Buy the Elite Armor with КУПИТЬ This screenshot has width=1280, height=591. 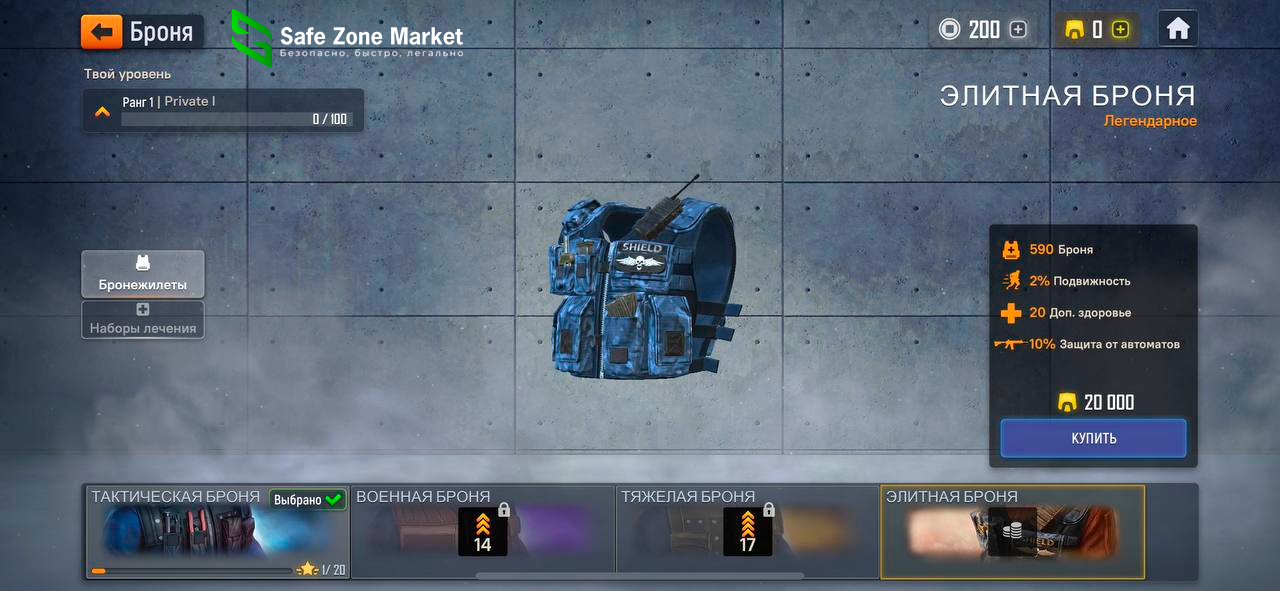click(1093, 438)
